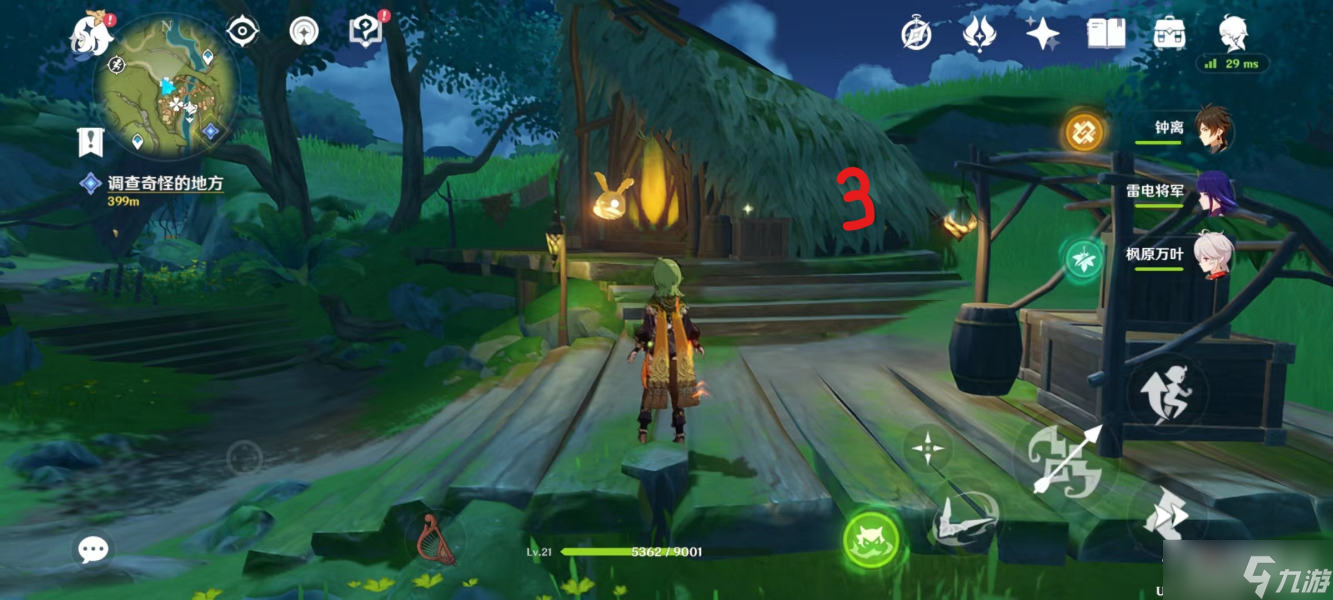Open the compass icon in the top bar
The width and height of the screenshot is (1333, 600).
(916, 34)
